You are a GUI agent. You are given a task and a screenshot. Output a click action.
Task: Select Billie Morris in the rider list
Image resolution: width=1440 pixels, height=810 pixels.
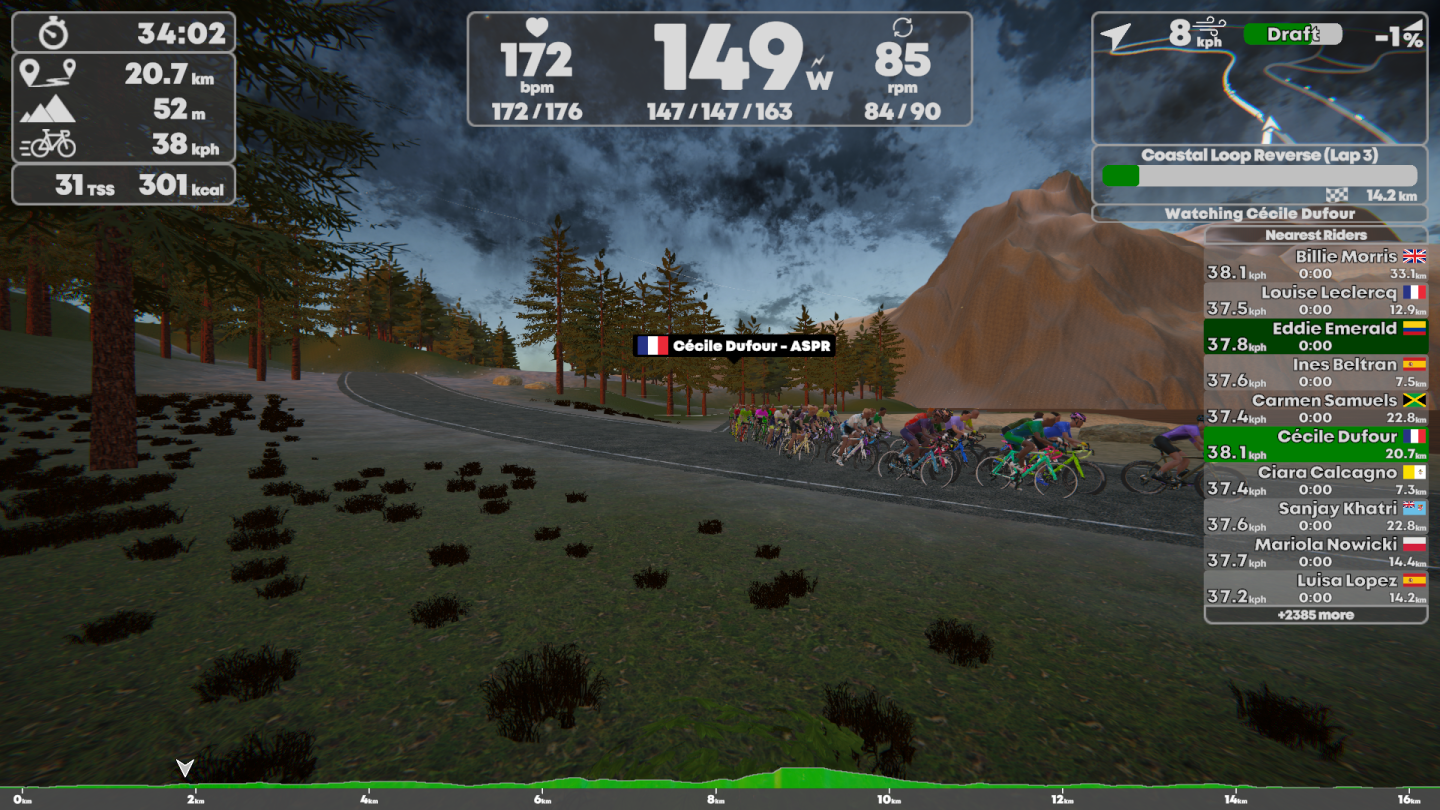(x=1316, y=264)
